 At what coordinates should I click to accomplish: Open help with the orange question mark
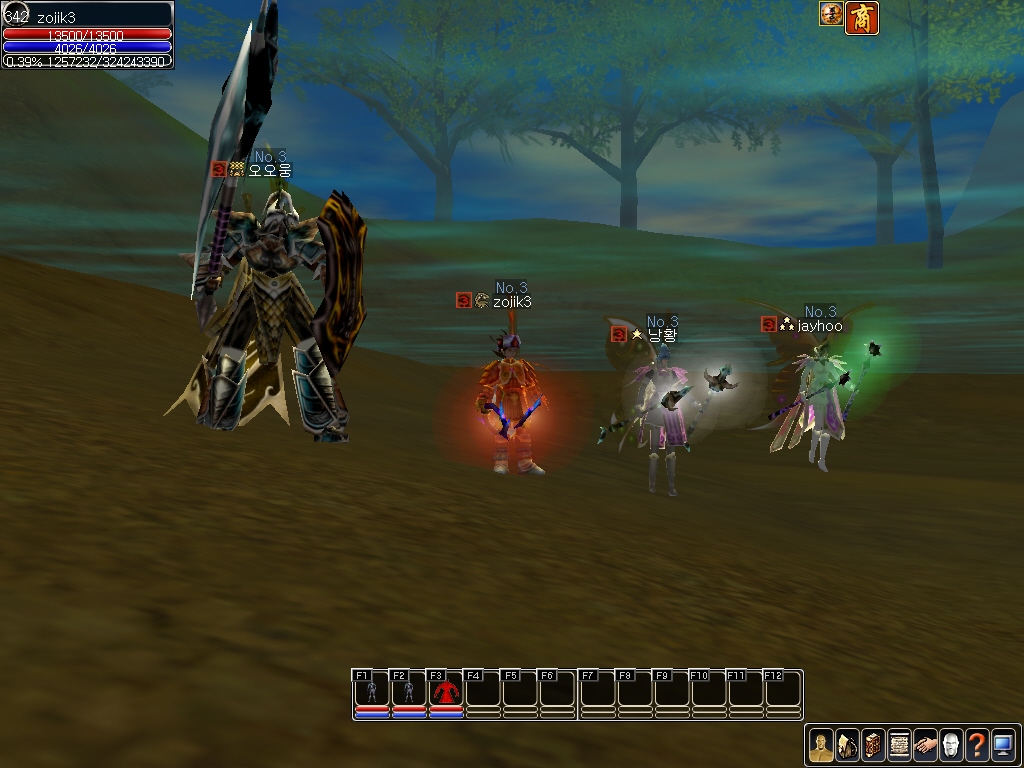coord(976,745)
